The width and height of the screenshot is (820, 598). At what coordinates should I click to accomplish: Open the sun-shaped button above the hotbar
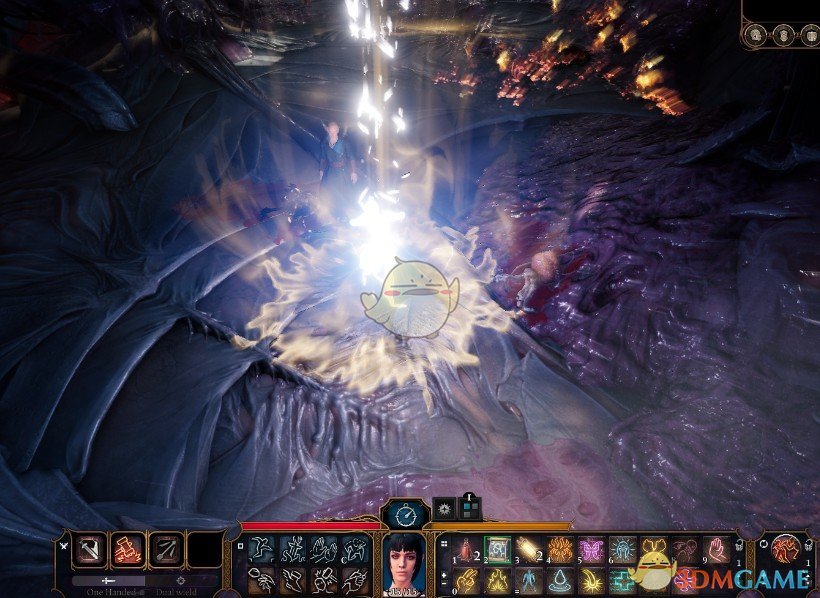444,509
